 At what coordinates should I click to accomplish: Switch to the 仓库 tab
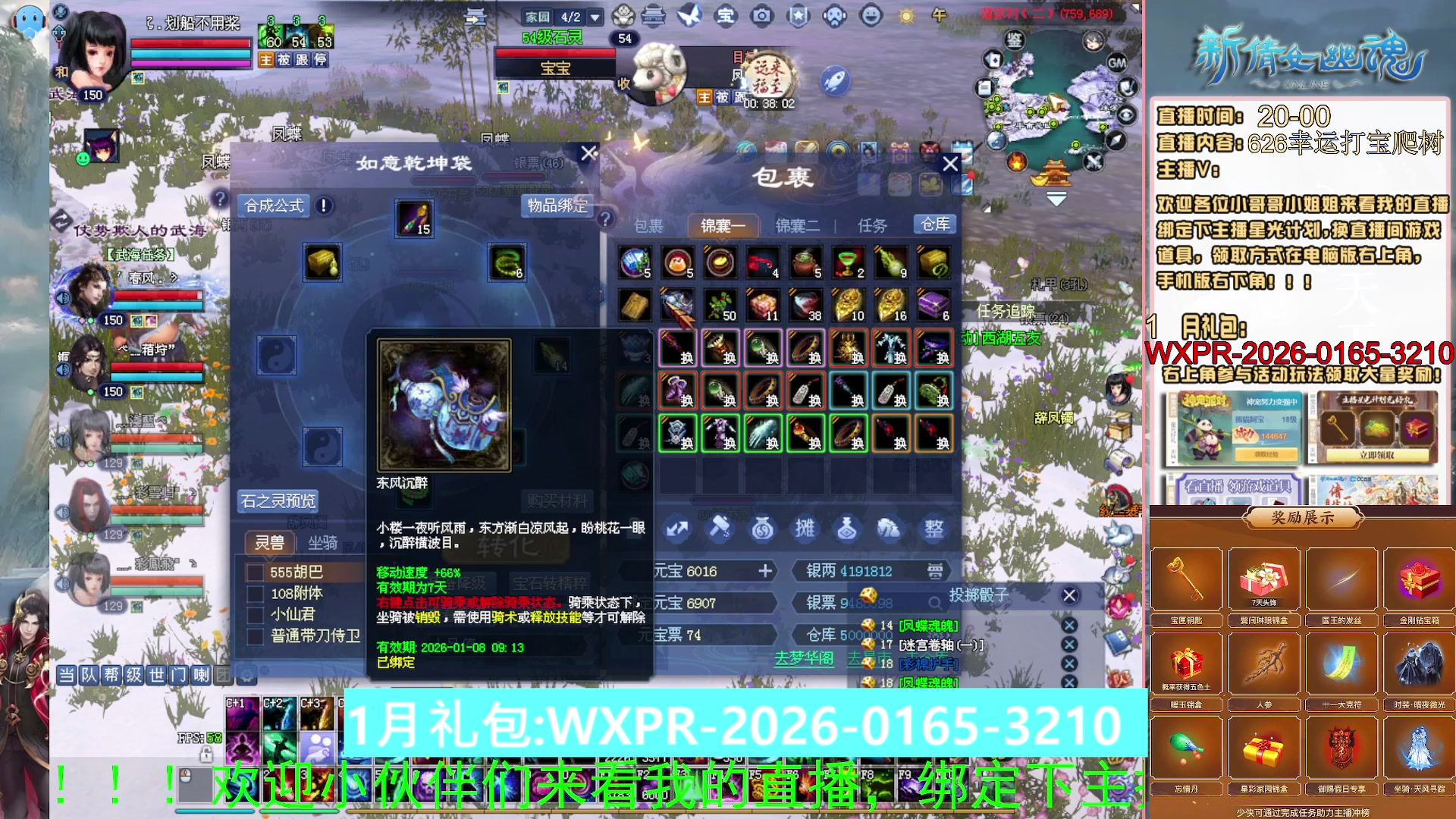point(934,224)
